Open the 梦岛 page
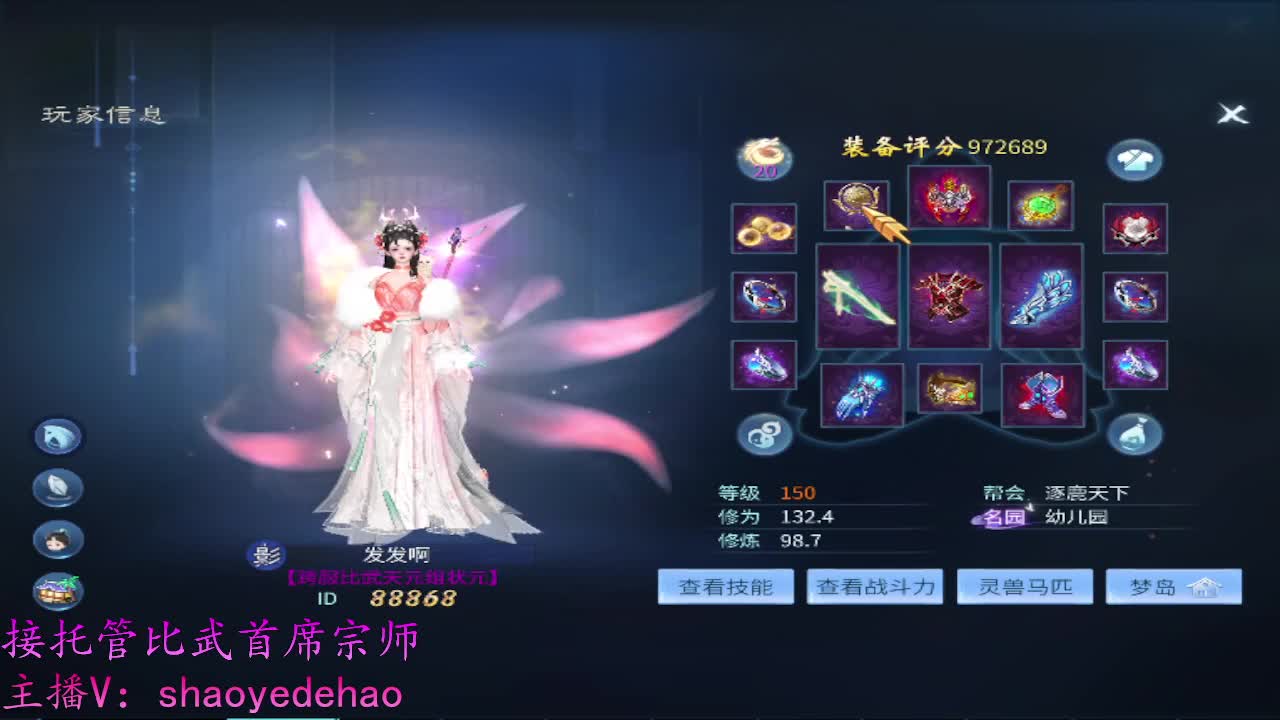The width and height of the screenshot is (1280, 720). 1160,587
